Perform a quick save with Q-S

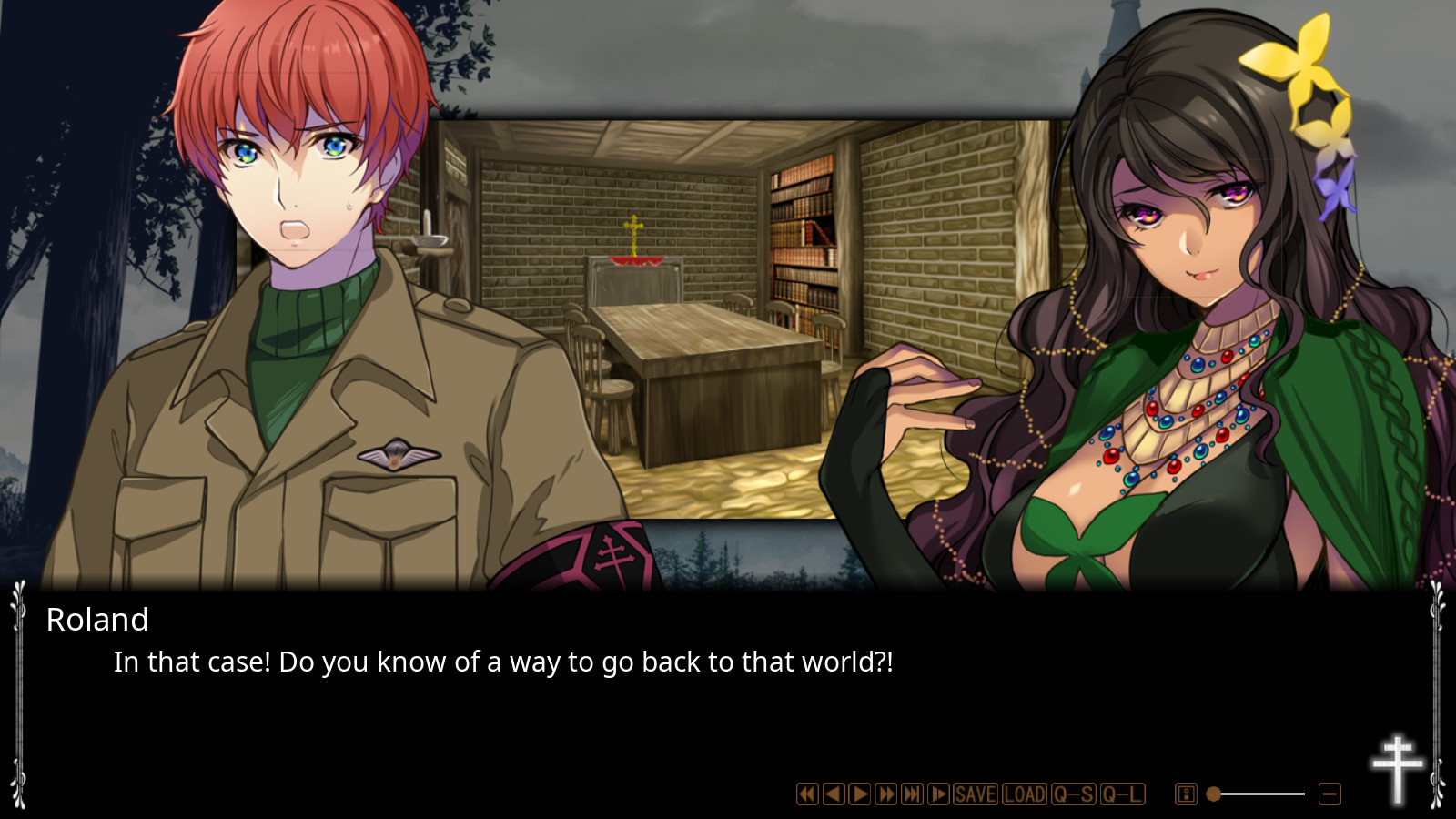tap(1074, 794)
